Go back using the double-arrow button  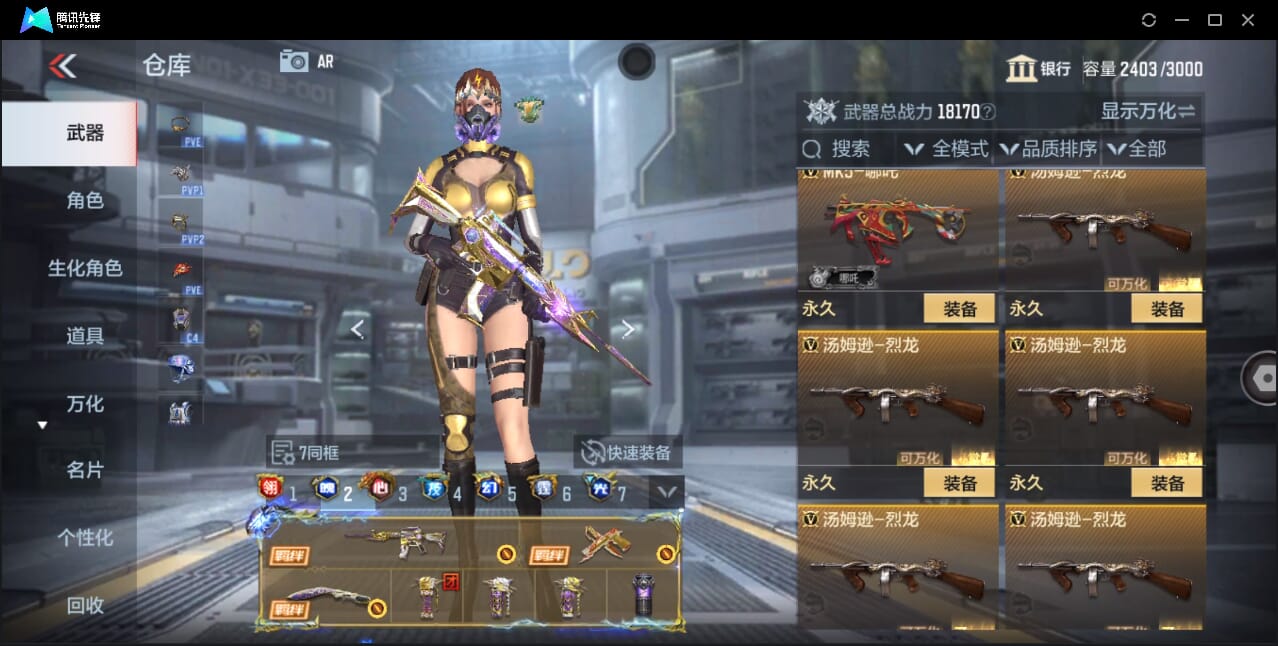pos(62,66)
